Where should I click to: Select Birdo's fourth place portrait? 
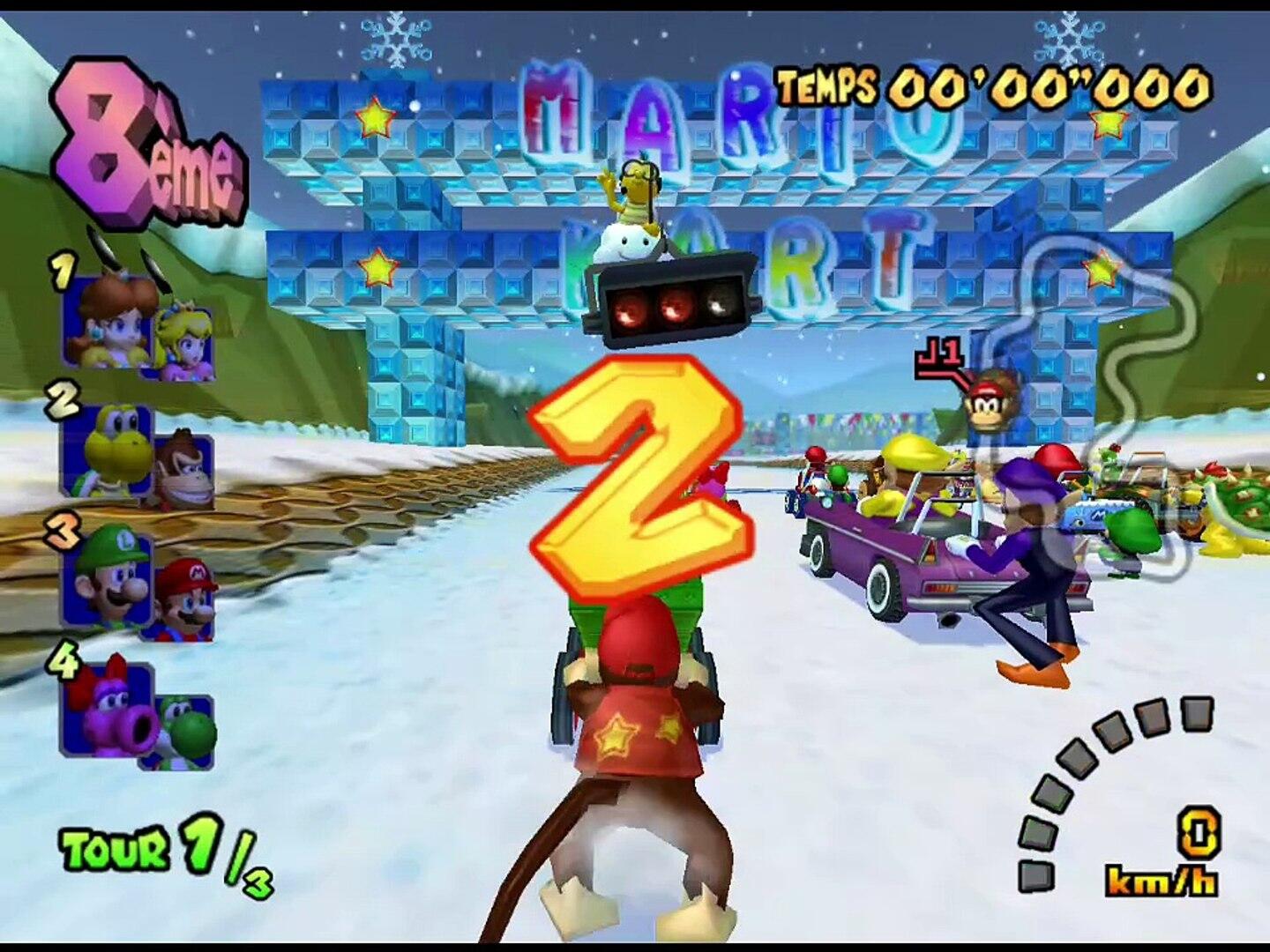click(108, 710)
